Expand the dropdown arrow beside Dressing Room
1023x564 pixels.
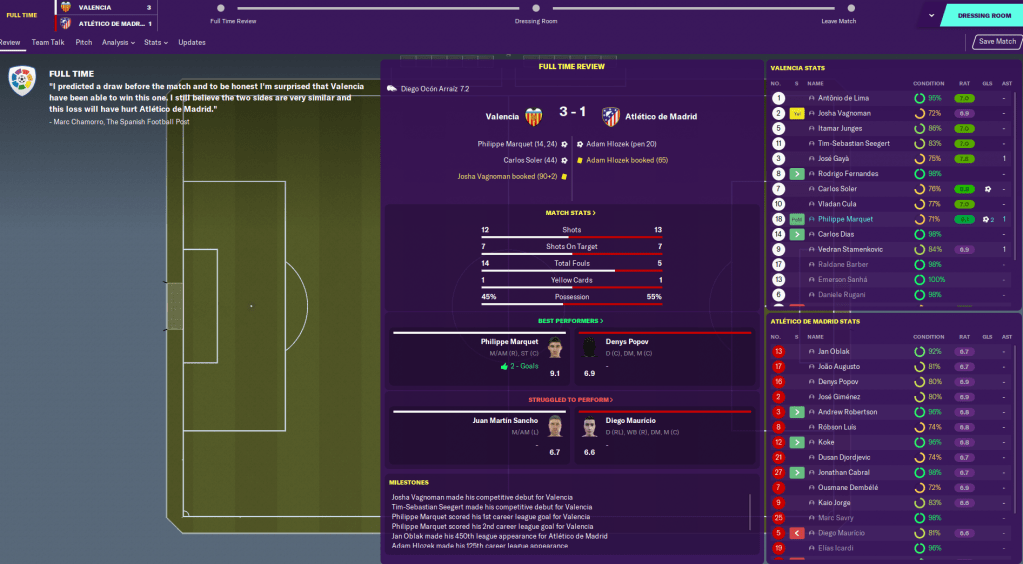pyautogui.click(x=931, y=15)
